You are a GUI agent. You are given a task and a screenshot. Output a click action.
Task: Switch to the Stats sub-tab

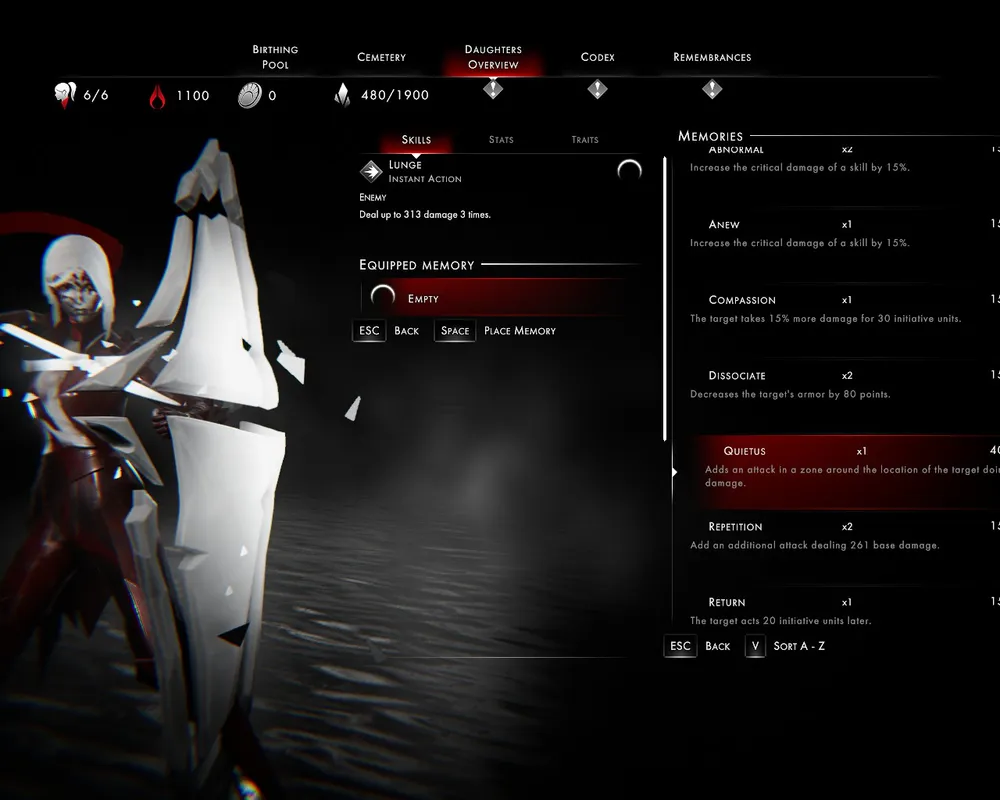(501, 140)
